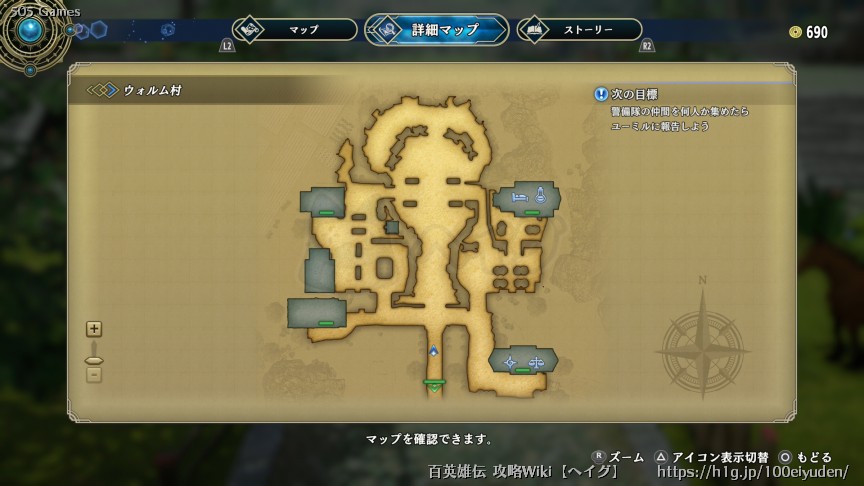Click the green village exit marker
This screenshot has width=864, height=486.
coord(434,382)
